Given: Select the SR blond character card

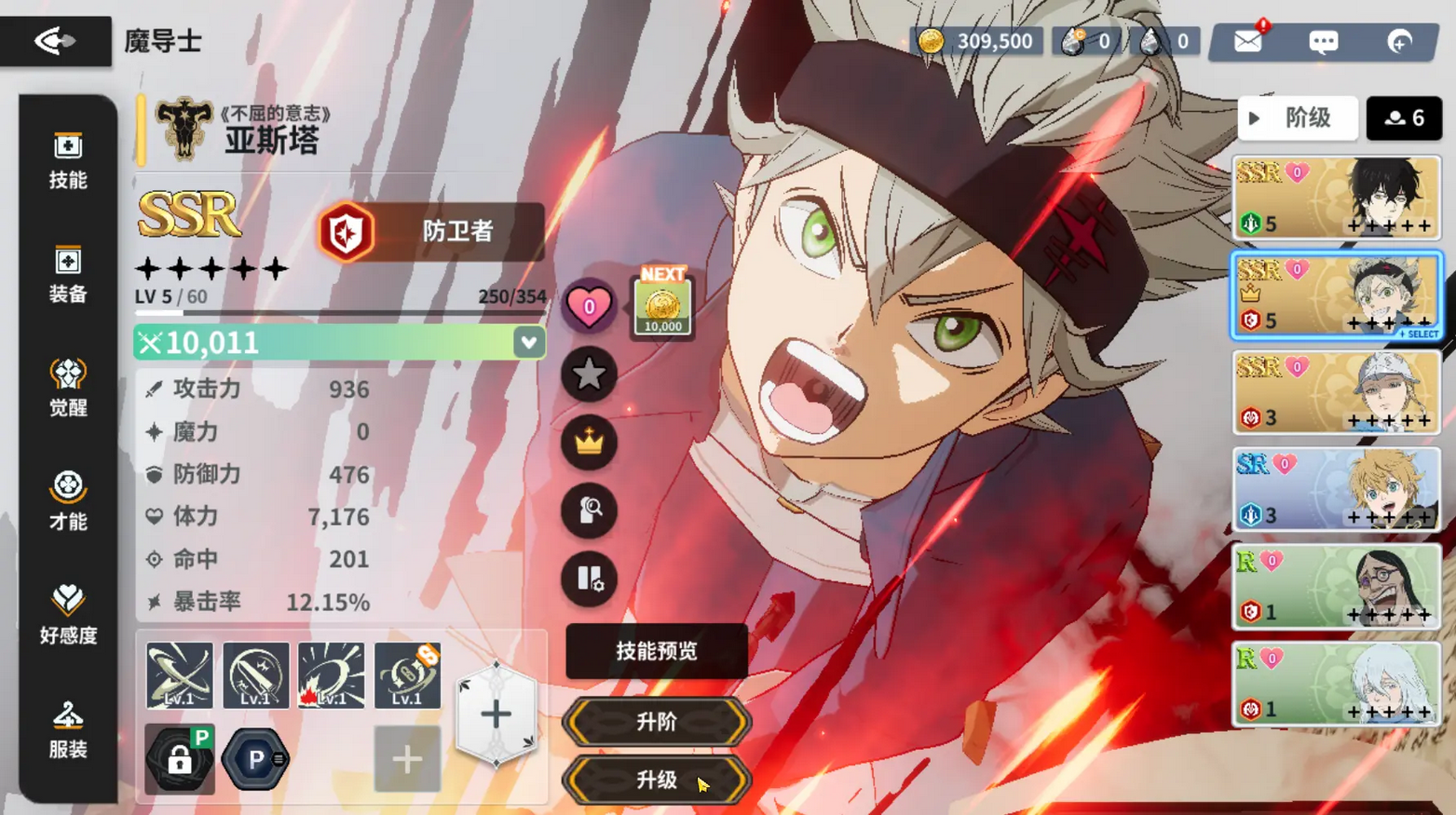Looking at the screenshot, I should pos(1336,490).
